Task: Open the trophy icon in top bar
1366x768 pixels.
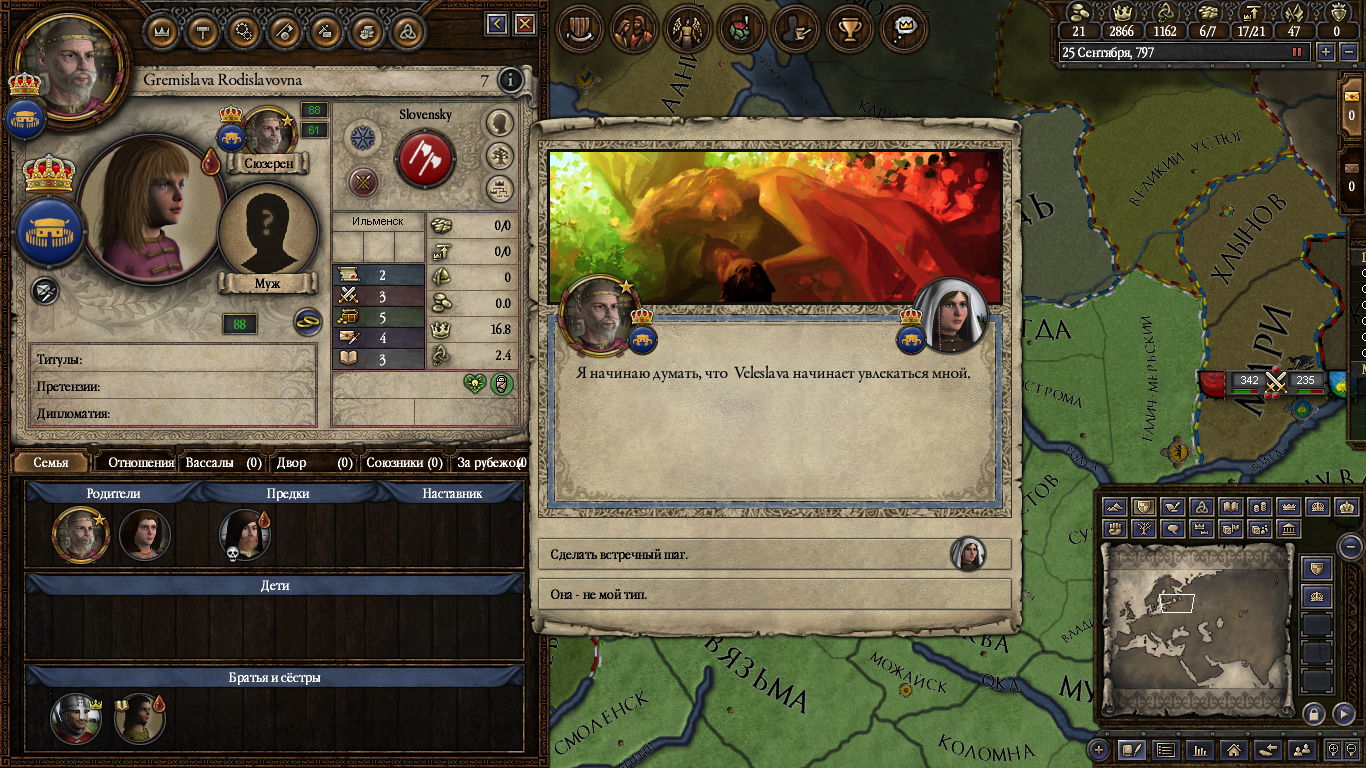Action: click(851, 28)
